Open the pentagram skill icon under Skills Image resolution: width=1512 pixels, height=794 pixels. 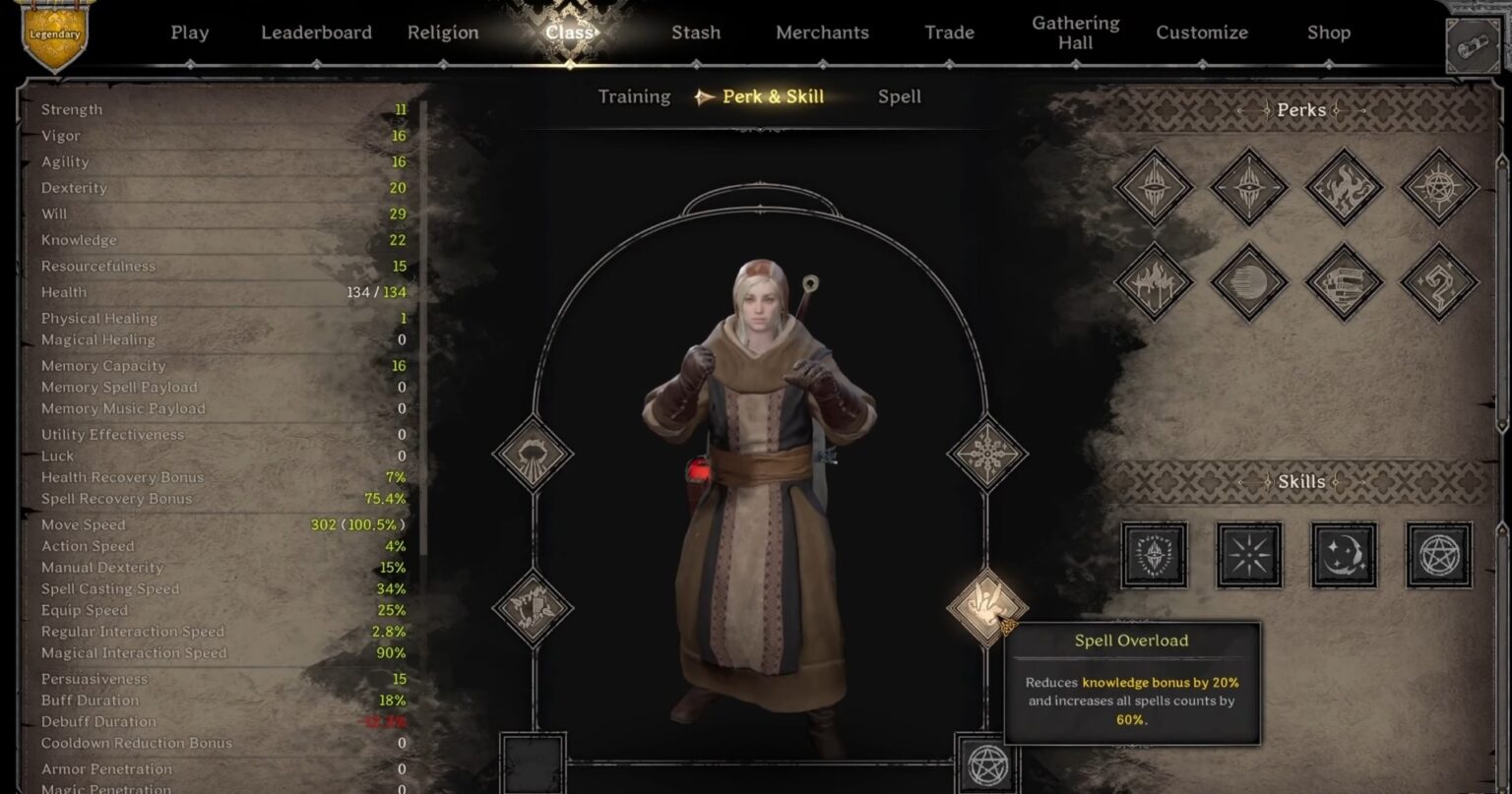pyautogui.click(x=1437, y=556)
